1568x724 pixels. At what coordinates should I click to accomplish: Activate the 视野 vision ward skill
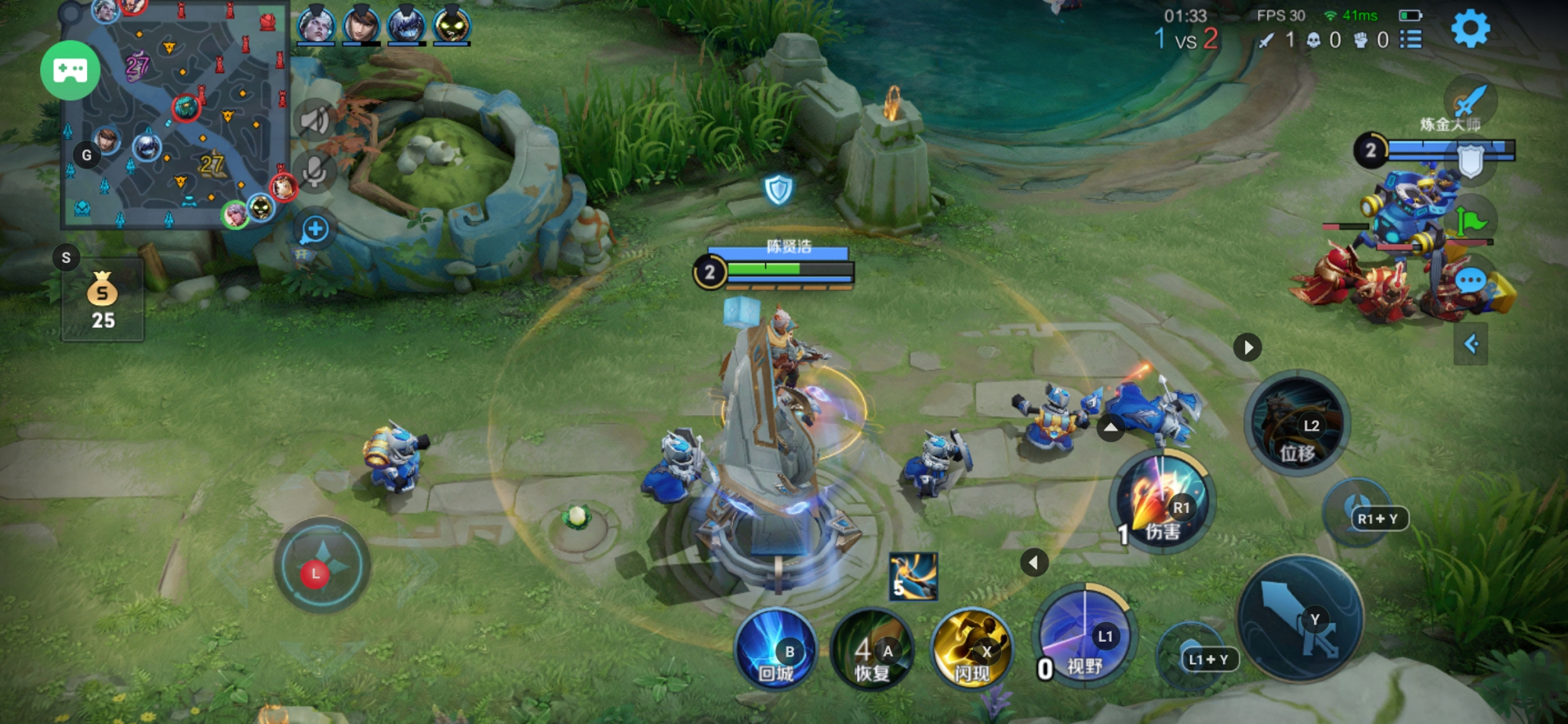[x=1084, y=634]
